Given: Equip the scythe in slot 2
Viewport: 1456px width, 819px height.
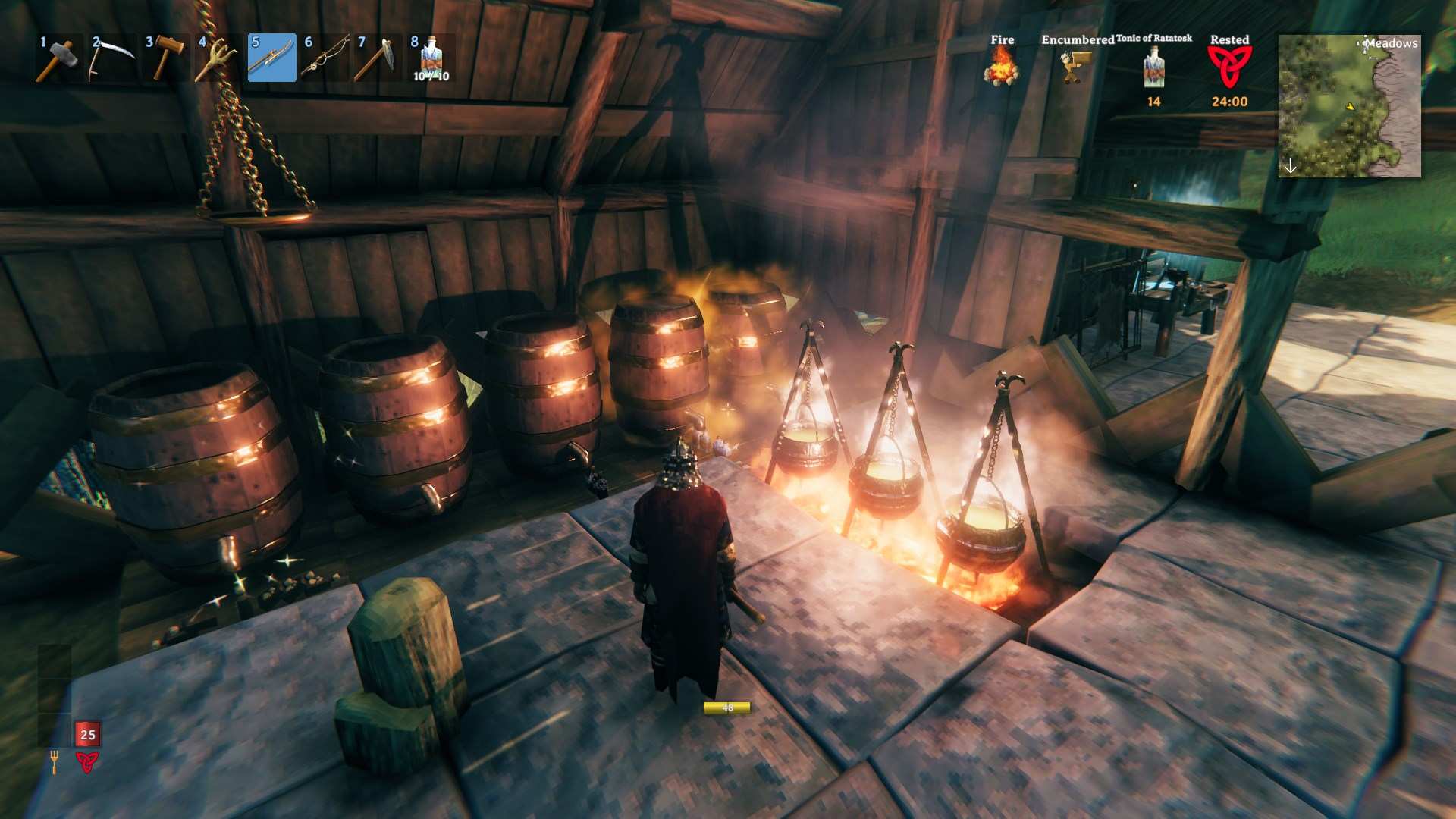Looking at the screenshot, I should click(112, 58).
